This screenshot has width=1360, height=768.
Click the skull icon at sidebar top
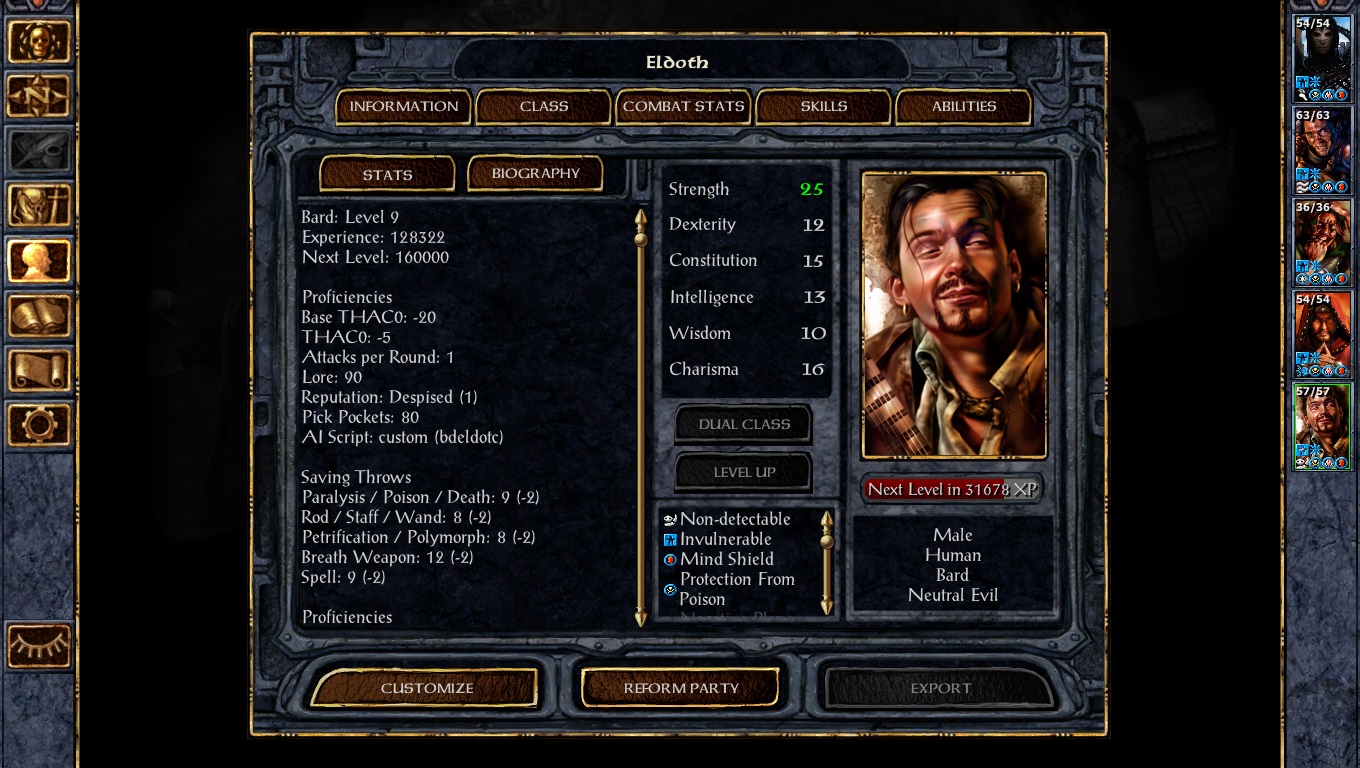click(x=40, y=43)
